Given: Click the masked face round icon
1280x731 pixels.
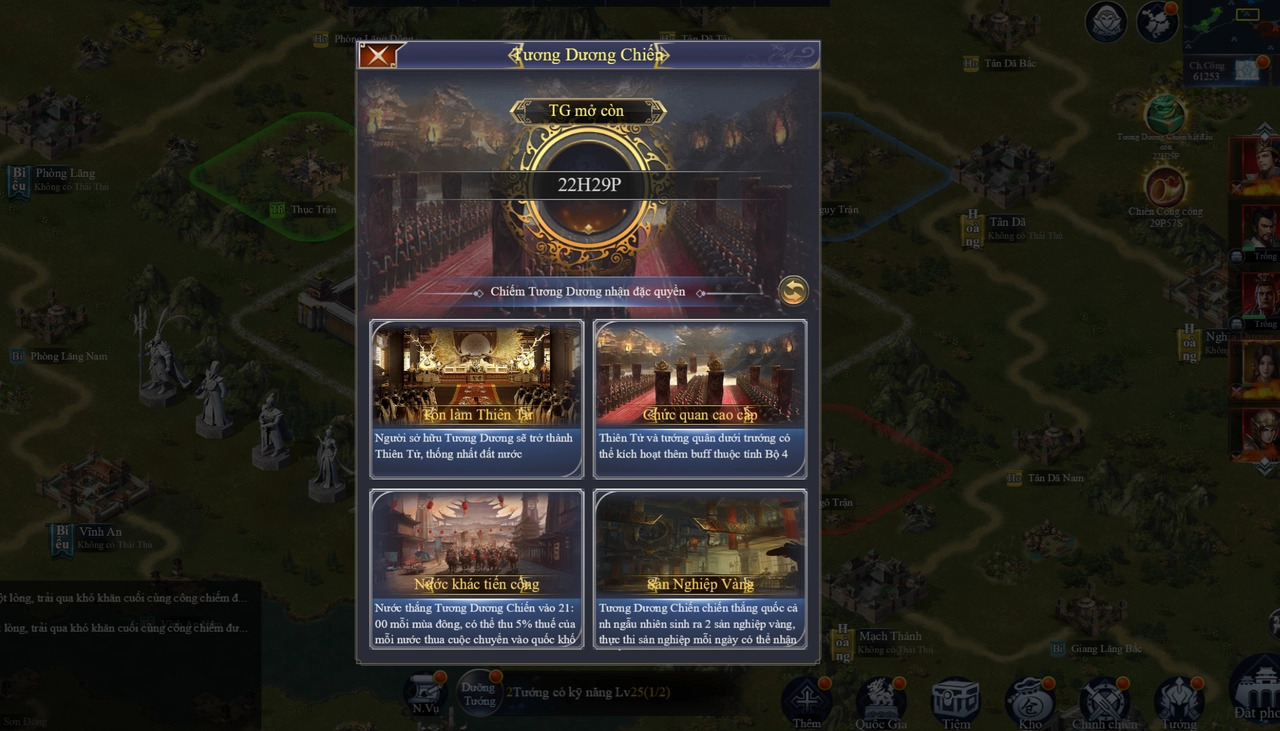Looking at the screenshot, I should (1106, 22).
